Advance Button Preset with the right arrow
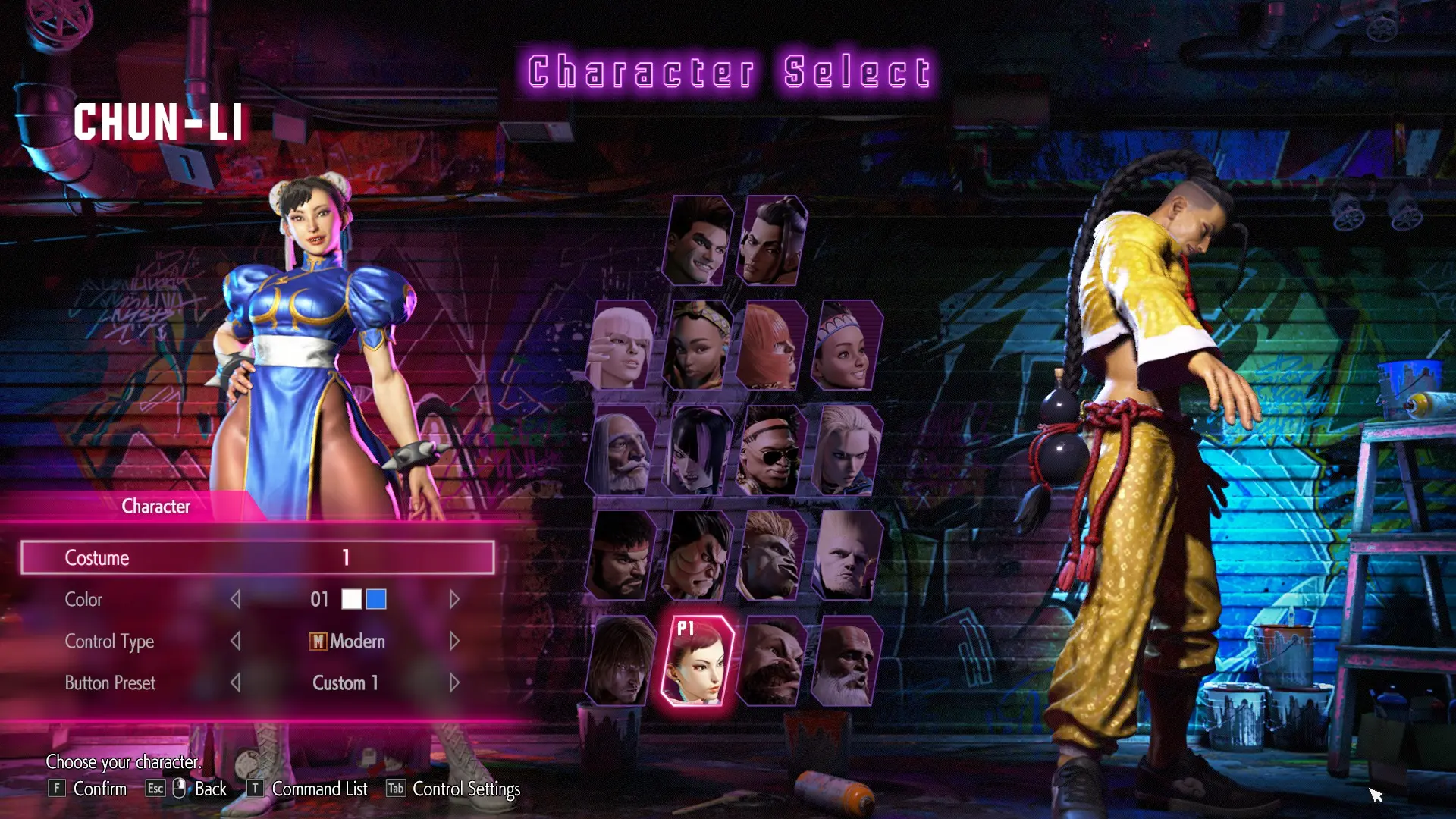This screenshot has width=1456, height=819. (454, 683)
